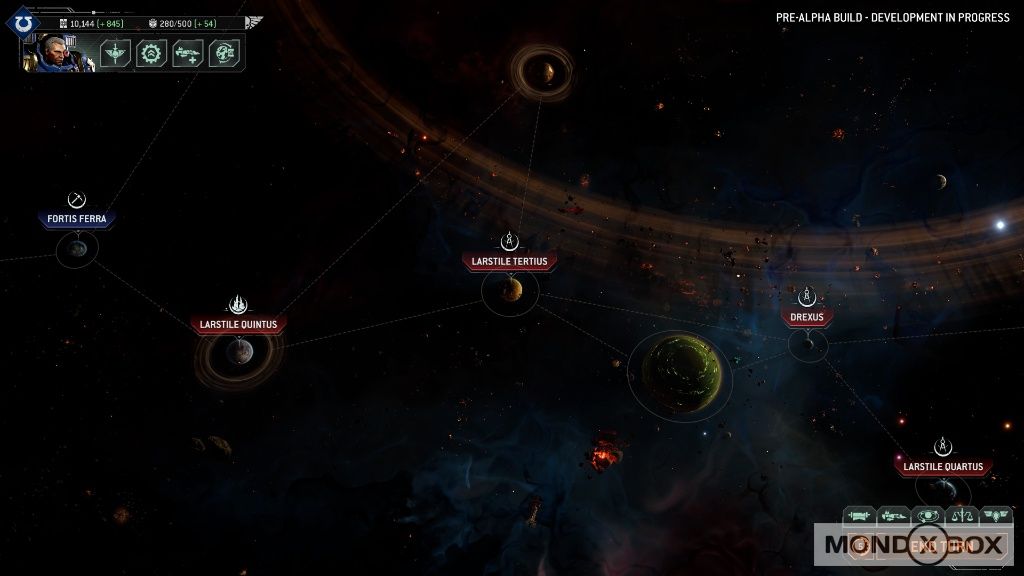The image size is (1024, 576).
Task: Open the winged drop-pod deployment icon
Action: [115, 53]
